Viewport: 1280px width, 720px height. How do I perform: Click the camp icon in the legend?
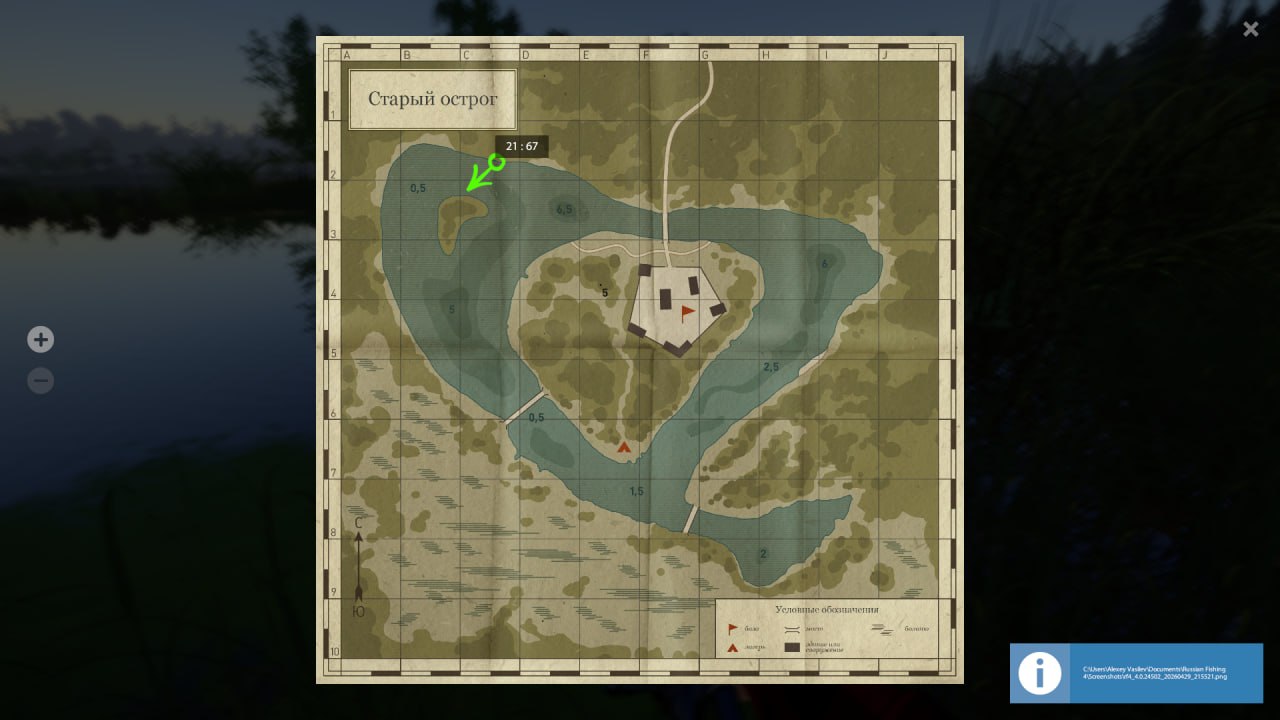tap(732, 647)
